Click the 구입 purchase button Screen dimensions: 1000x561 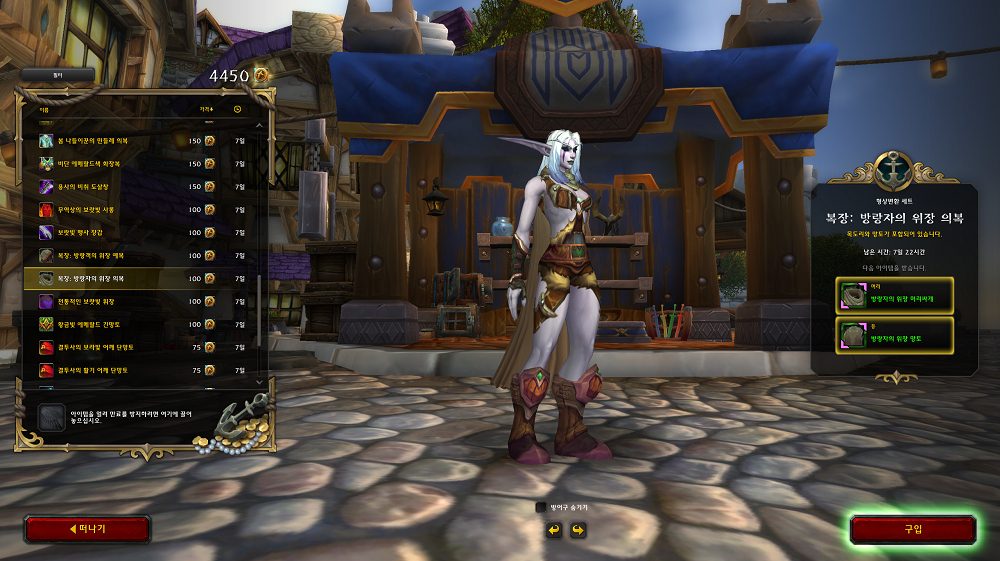click(912, 529)
